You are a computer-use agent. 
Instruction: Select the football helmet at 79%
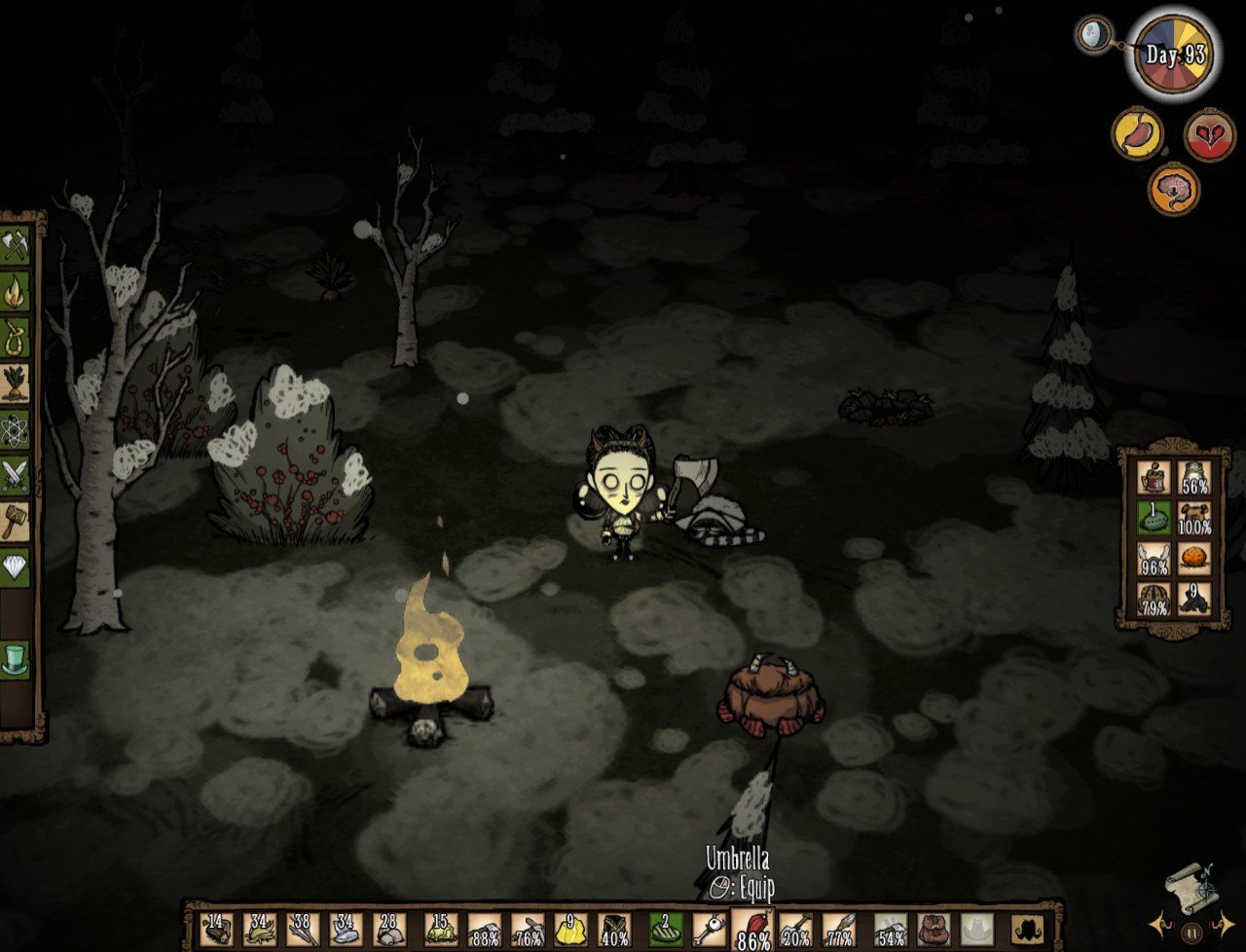point(1154,598)
